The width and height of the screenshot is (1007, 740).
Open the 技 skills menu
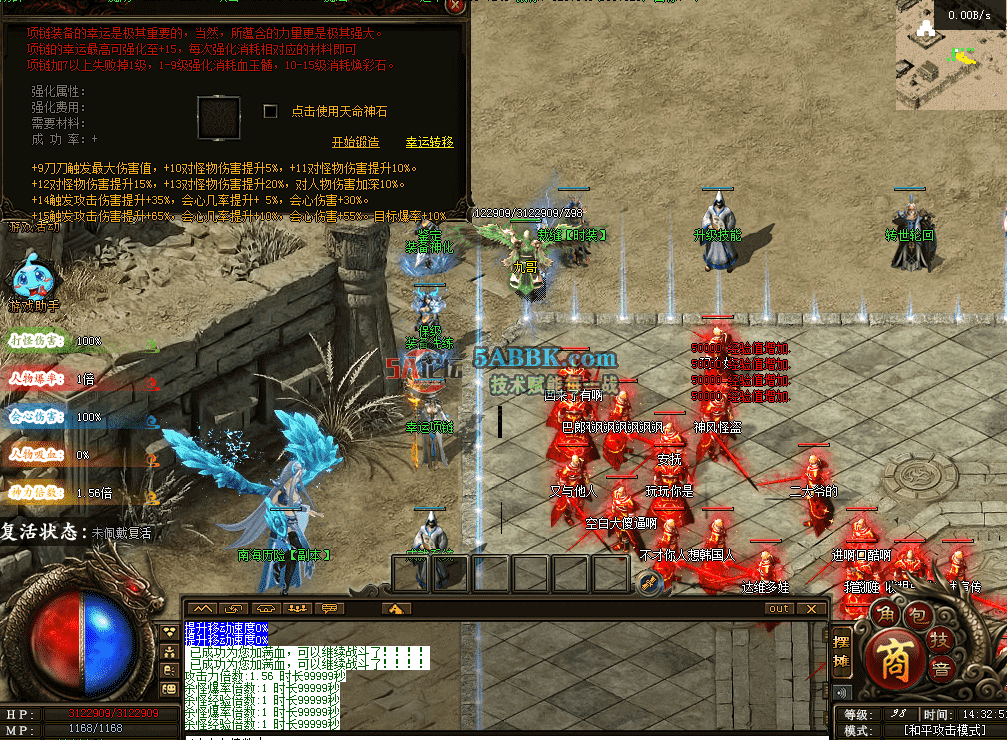coord(941,639)
